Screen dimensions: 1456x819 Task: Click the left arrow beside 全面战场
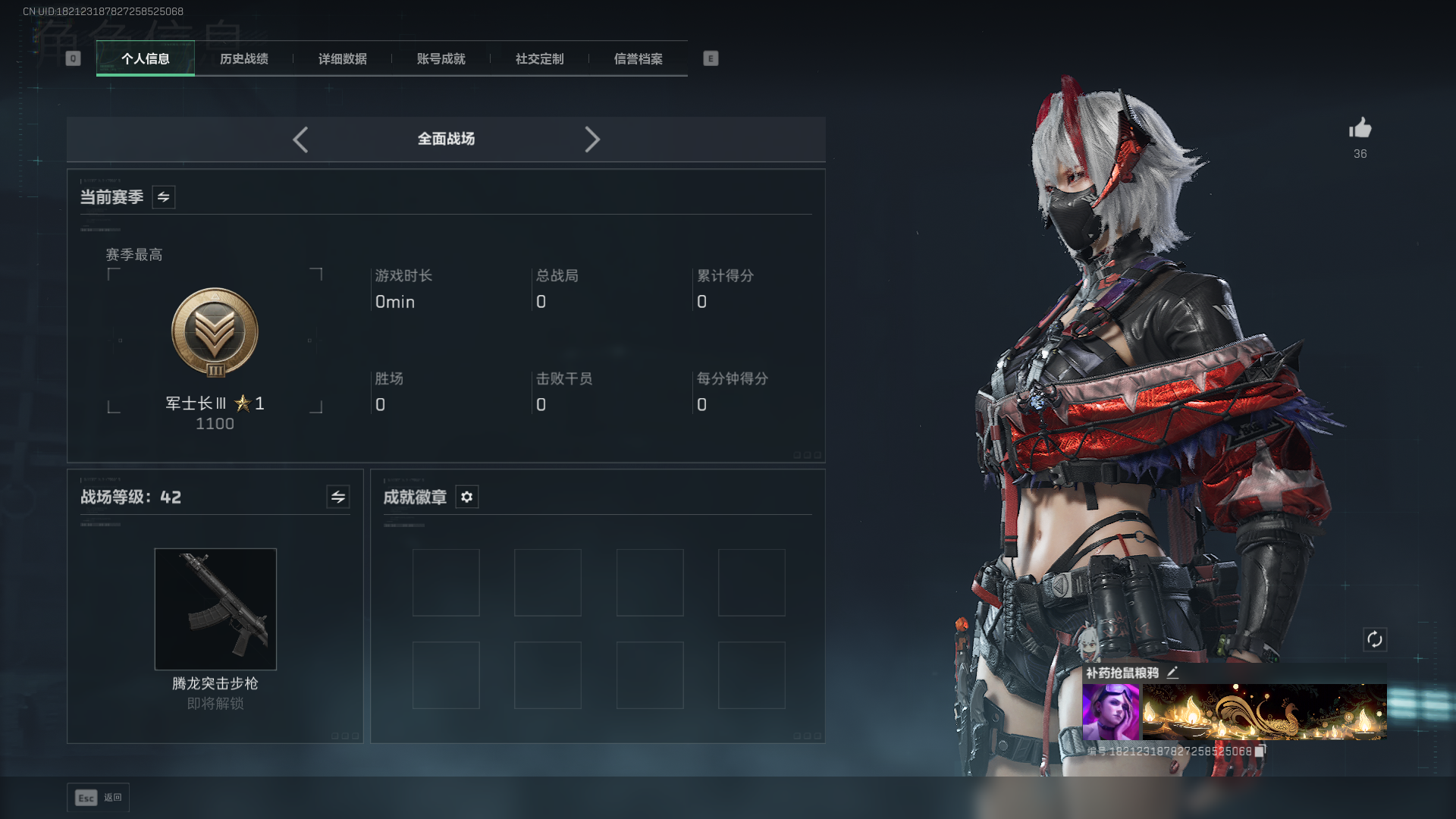[x=300, y=140]
